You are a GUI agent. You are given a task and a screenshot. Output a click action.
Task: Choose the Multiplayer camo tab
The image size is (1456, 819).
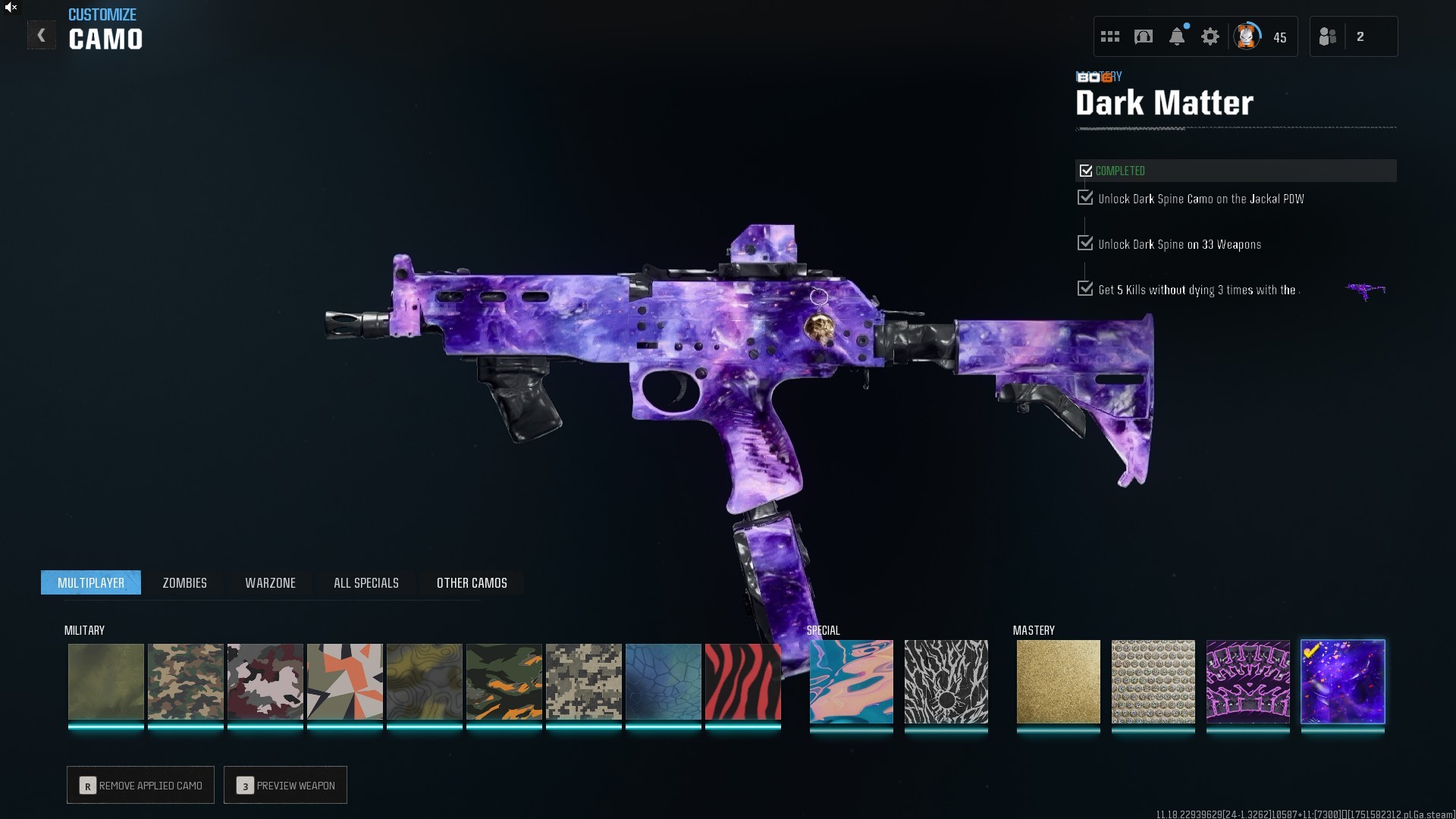91,582
